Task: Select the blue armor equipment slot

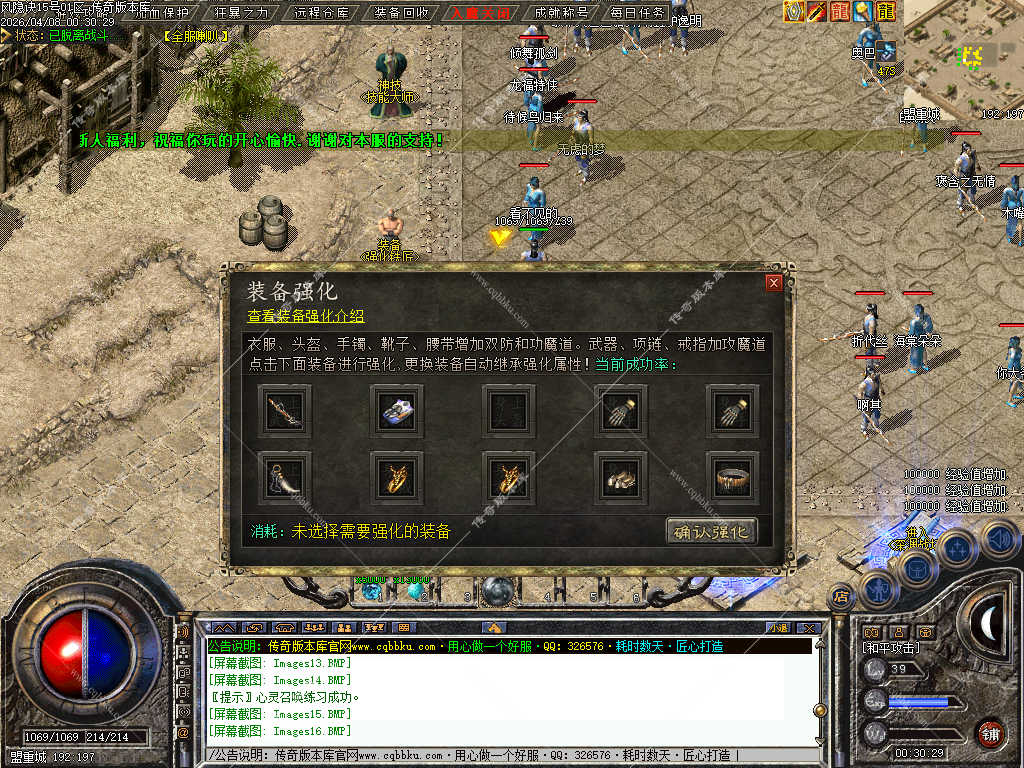Action: coord(396,408)
